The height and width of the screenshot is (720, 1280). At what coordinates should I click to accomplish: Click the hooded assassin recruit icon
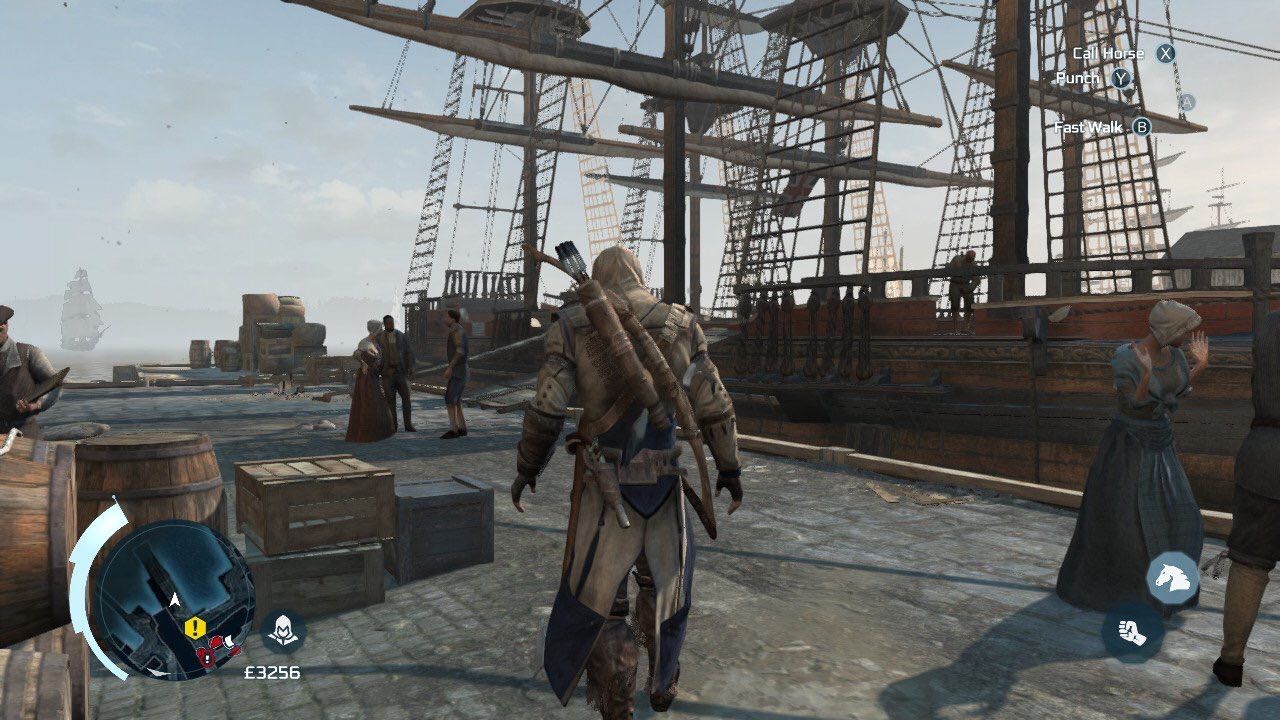click(283, 631)
